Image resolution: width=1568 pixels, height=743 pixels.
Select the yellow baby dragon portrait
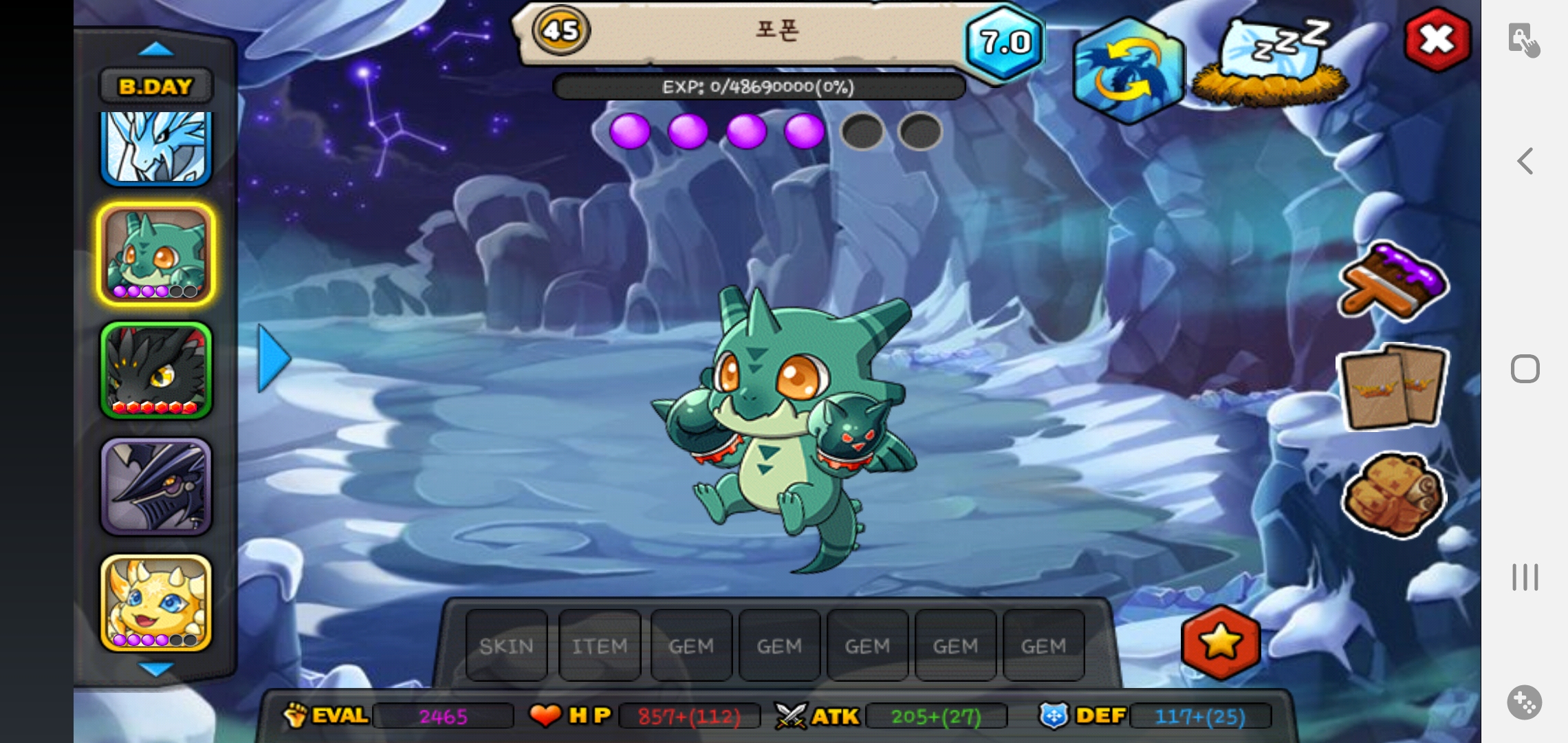[x=156, y=603]
